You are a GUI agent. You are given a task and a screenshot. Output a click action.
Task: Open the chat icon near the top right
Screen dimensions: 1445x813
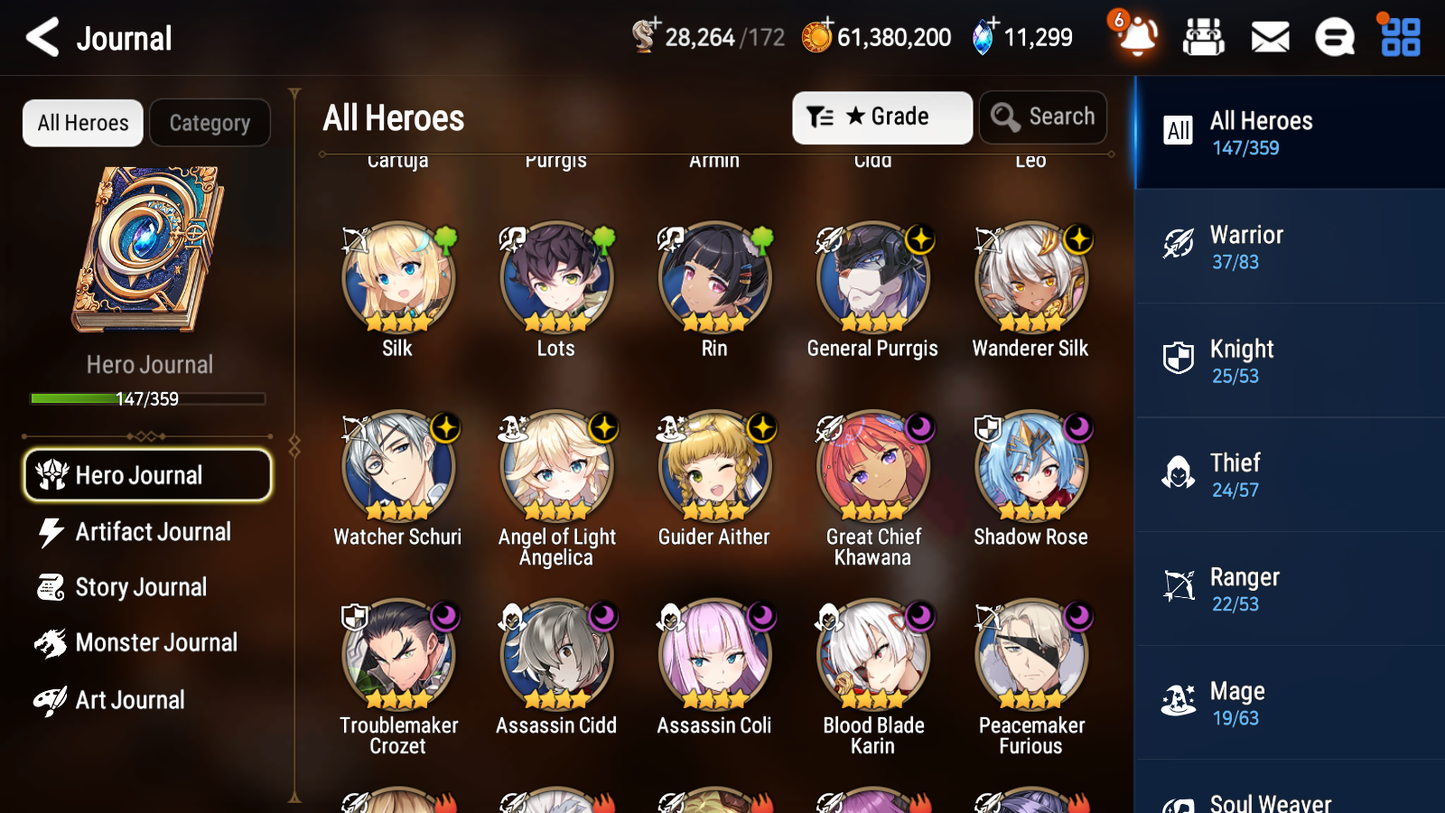1334,36
